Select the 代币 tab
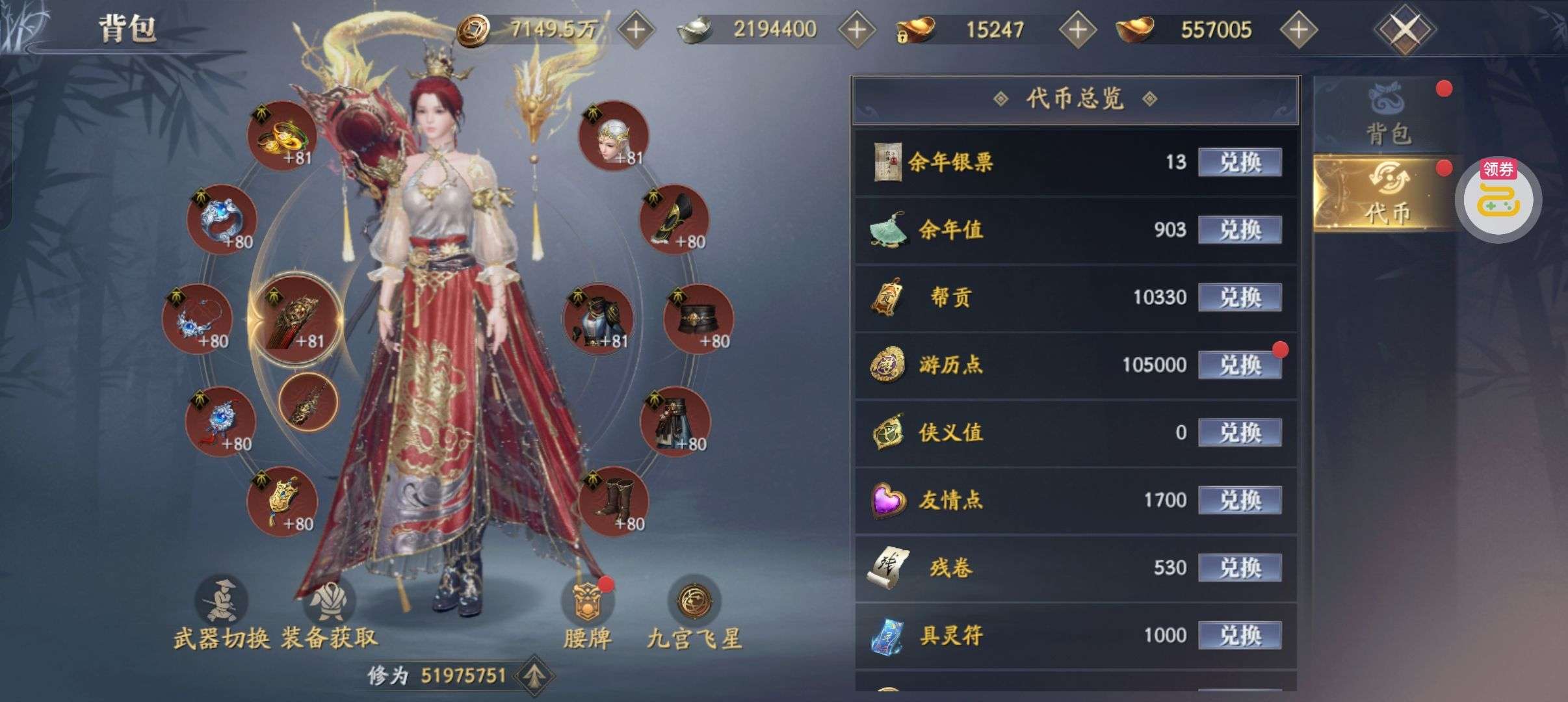Viewport: 1568px width, 702px height. click(x=1387, y=194)
